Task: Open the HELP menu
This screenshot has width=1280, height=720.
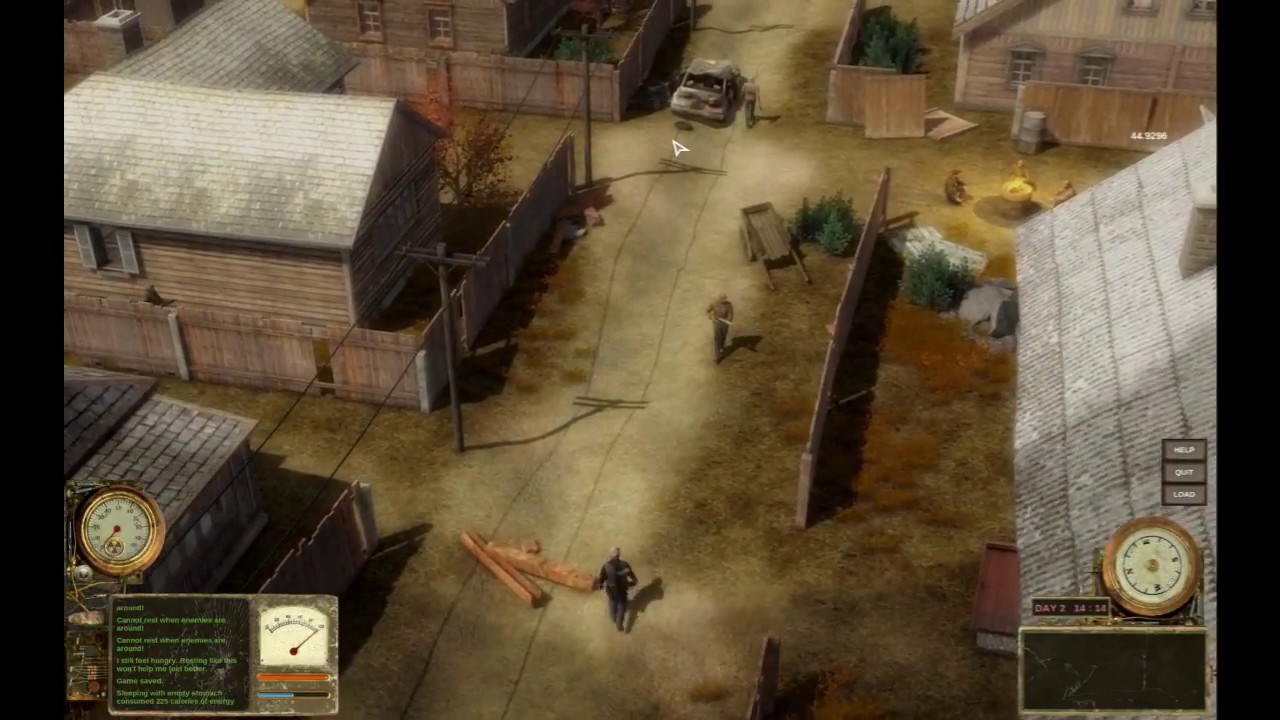Action: [x=1184, y=450]
